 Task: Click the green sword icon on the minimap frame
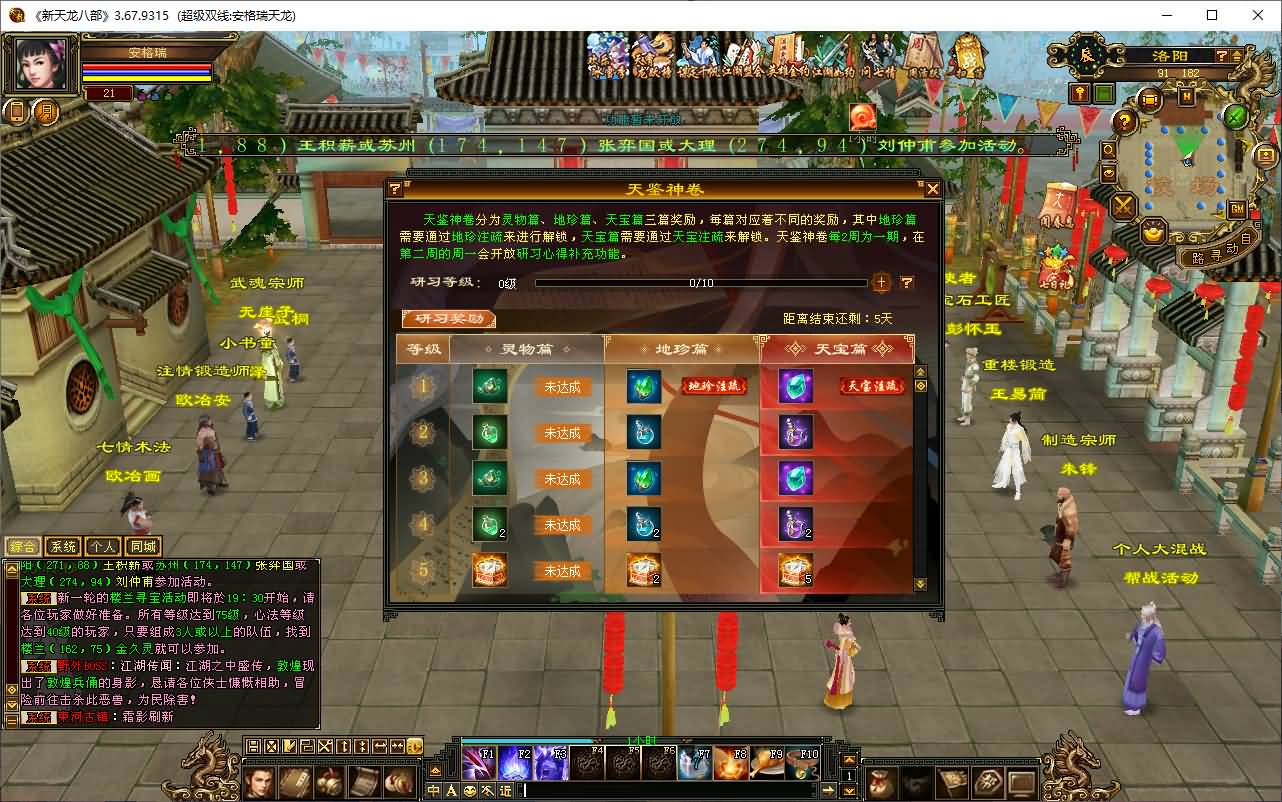coord(1234,117)
